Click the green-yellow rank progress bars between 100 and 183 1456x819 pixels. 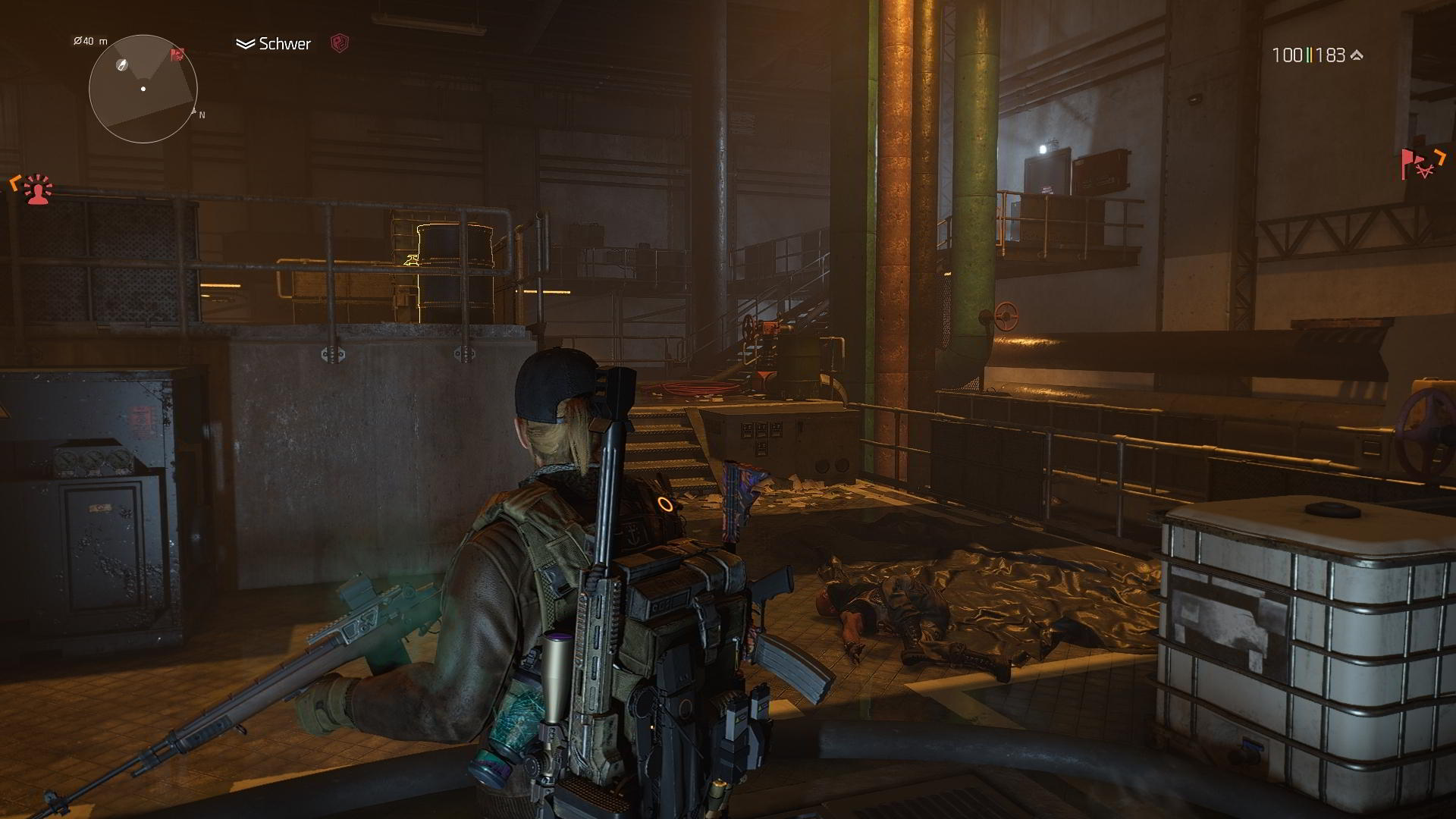(x=1310, y=55)
